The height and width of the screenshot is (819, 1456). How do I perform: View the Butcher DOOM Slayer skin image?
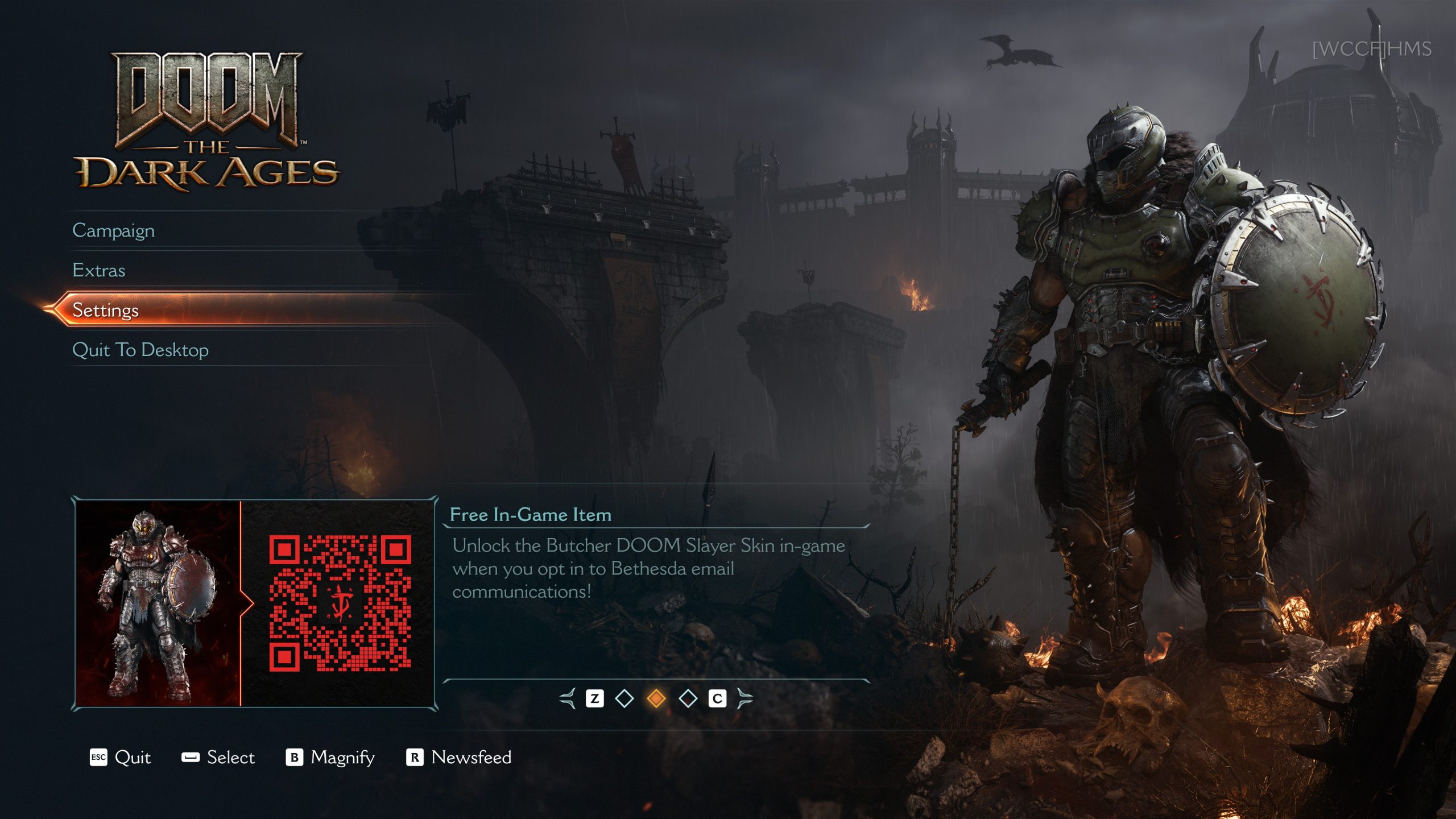click(x=158, y=604)
